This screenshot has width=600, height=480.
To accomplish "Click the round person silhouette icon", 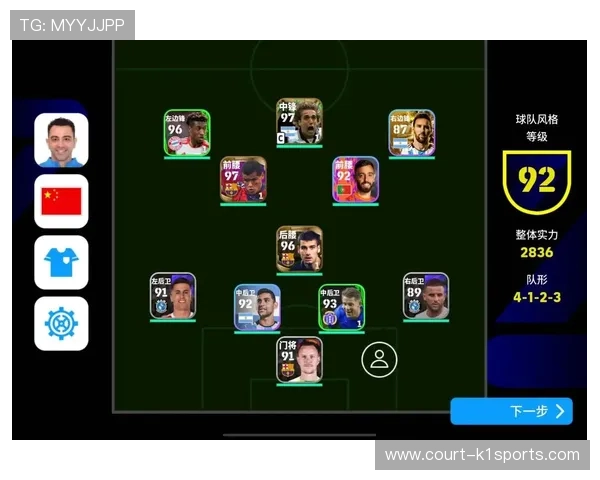I will click(379, 359).
